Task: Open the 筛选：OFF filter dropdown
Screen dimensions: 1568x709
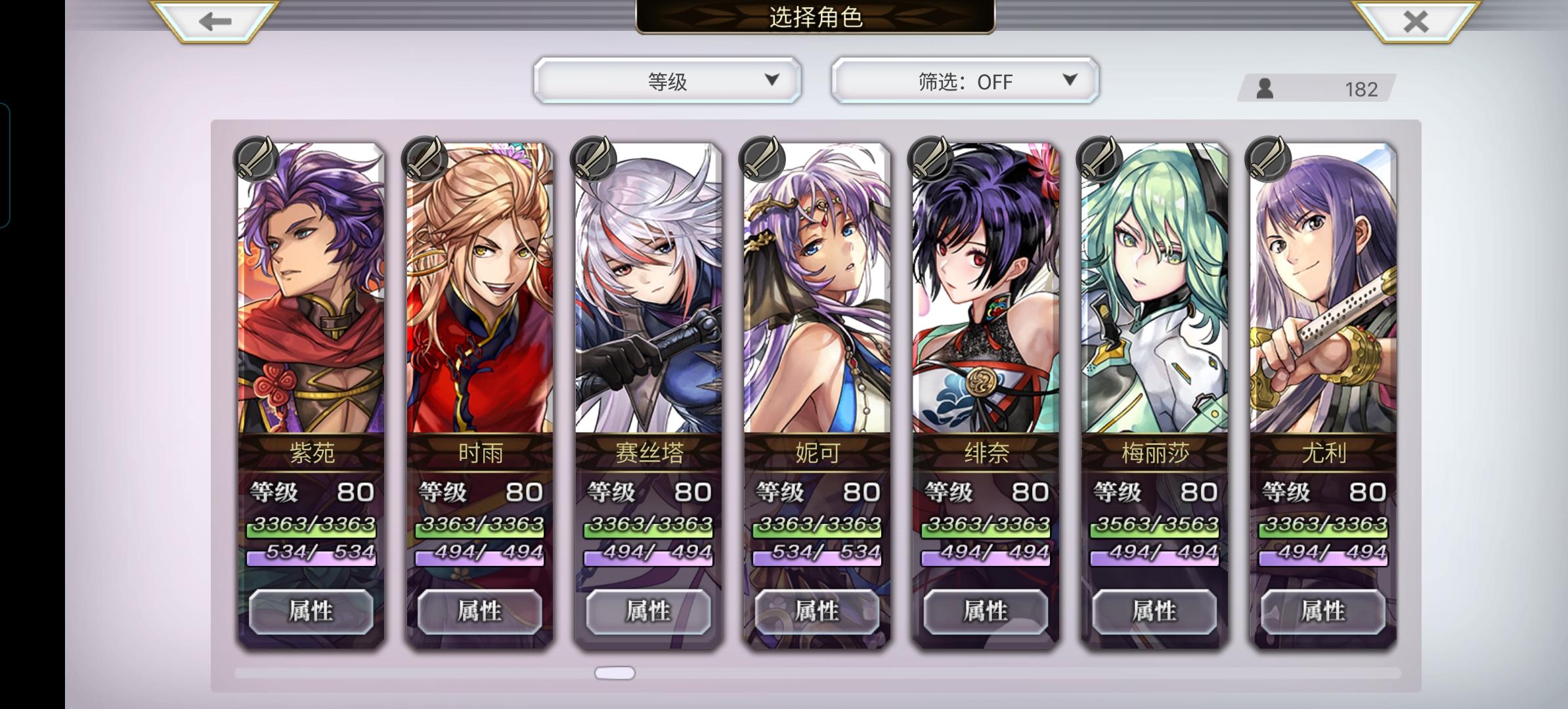Action: (x=963, y=81)
